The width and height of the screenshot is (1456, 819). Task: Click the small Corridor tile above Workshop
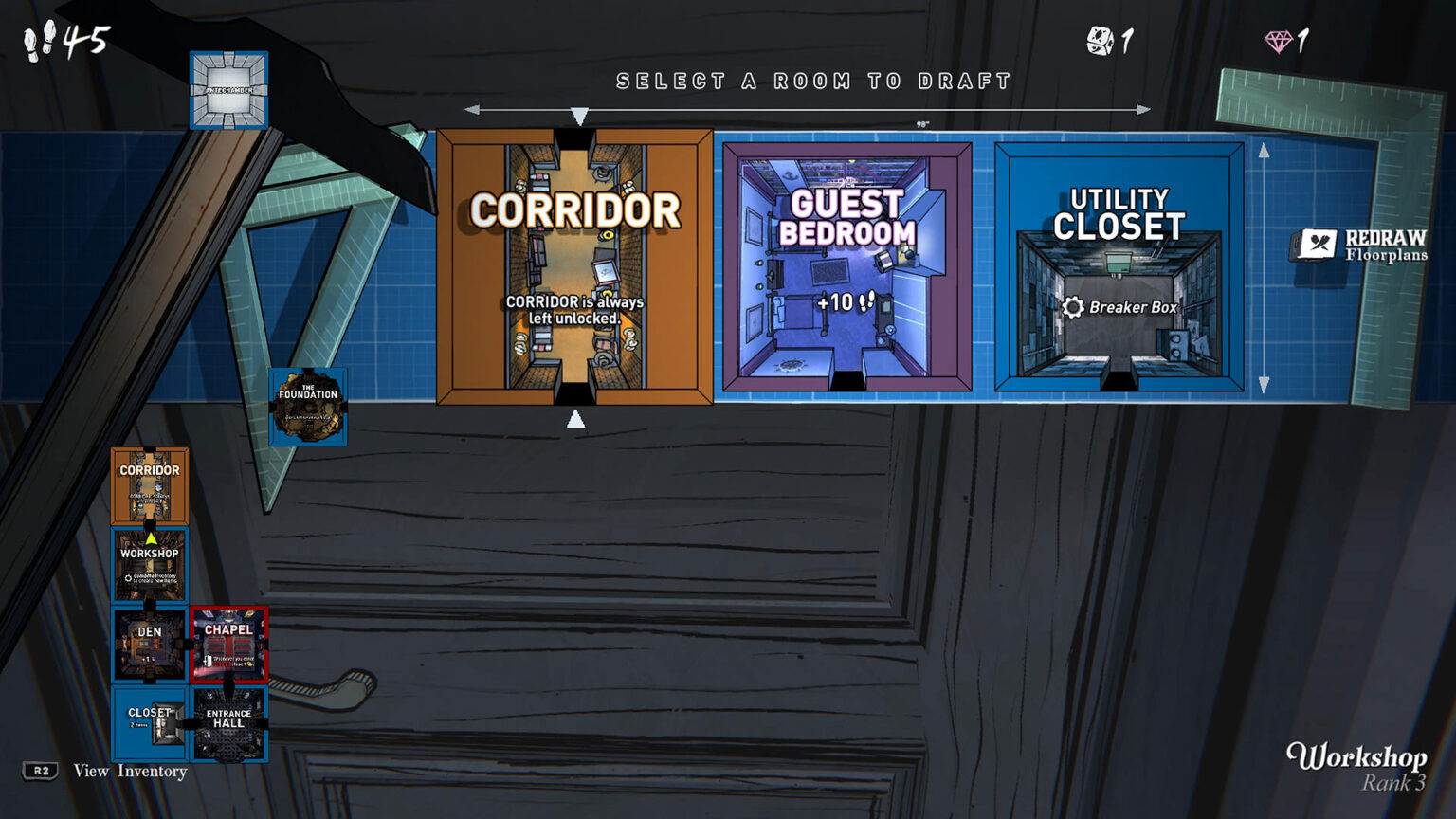(x=150, y=486)
